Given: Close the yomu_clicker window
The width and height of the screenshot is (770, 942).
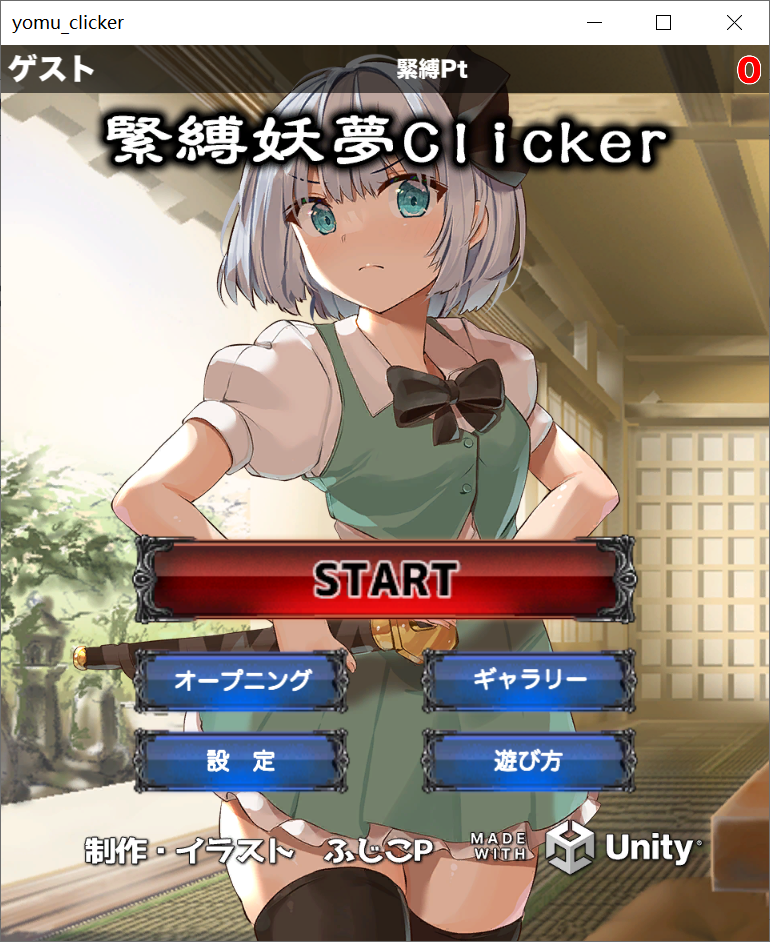Looking at the screenshot, I should pos(734,22).
